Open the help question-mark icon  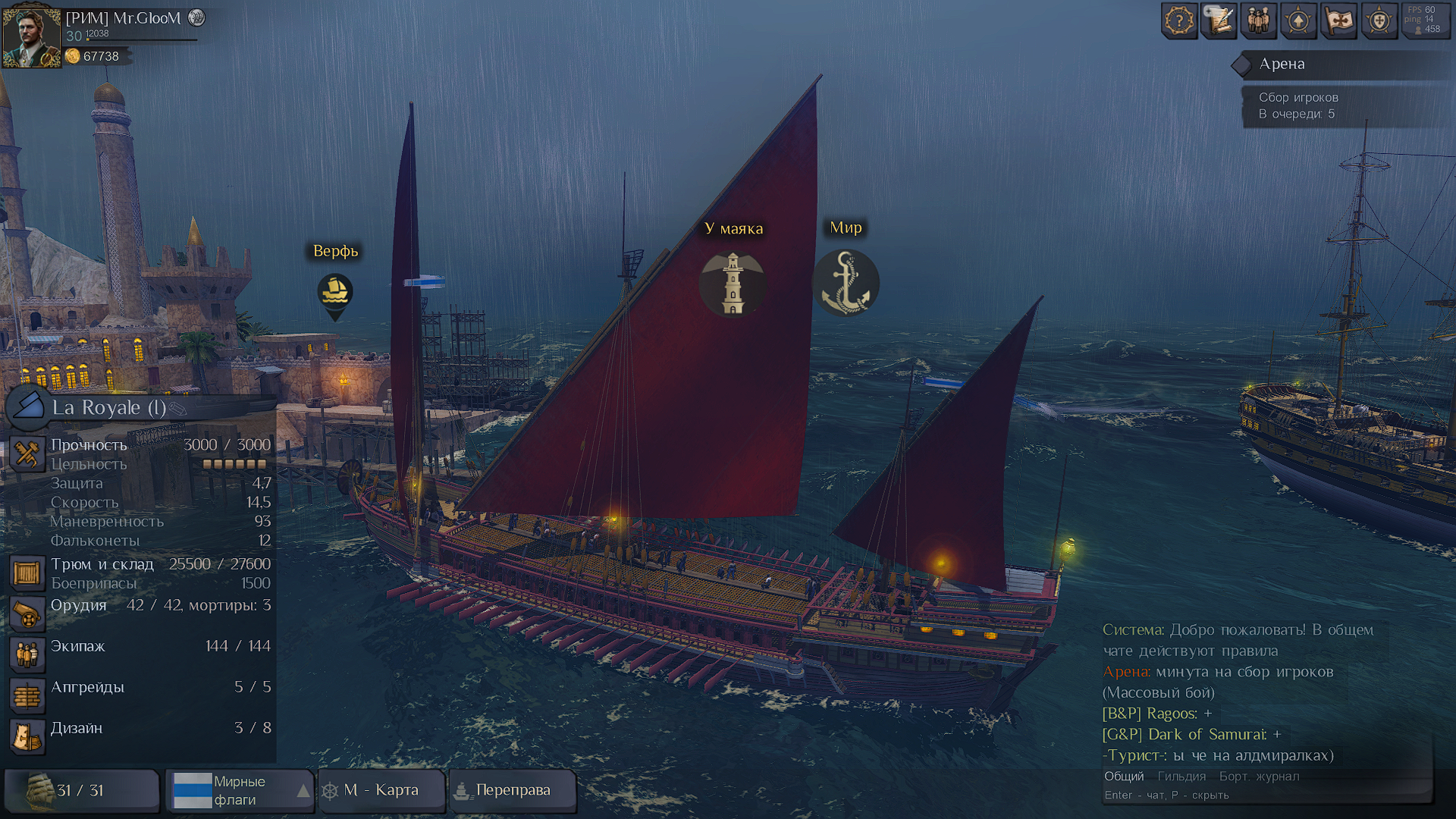(1179, 21)
